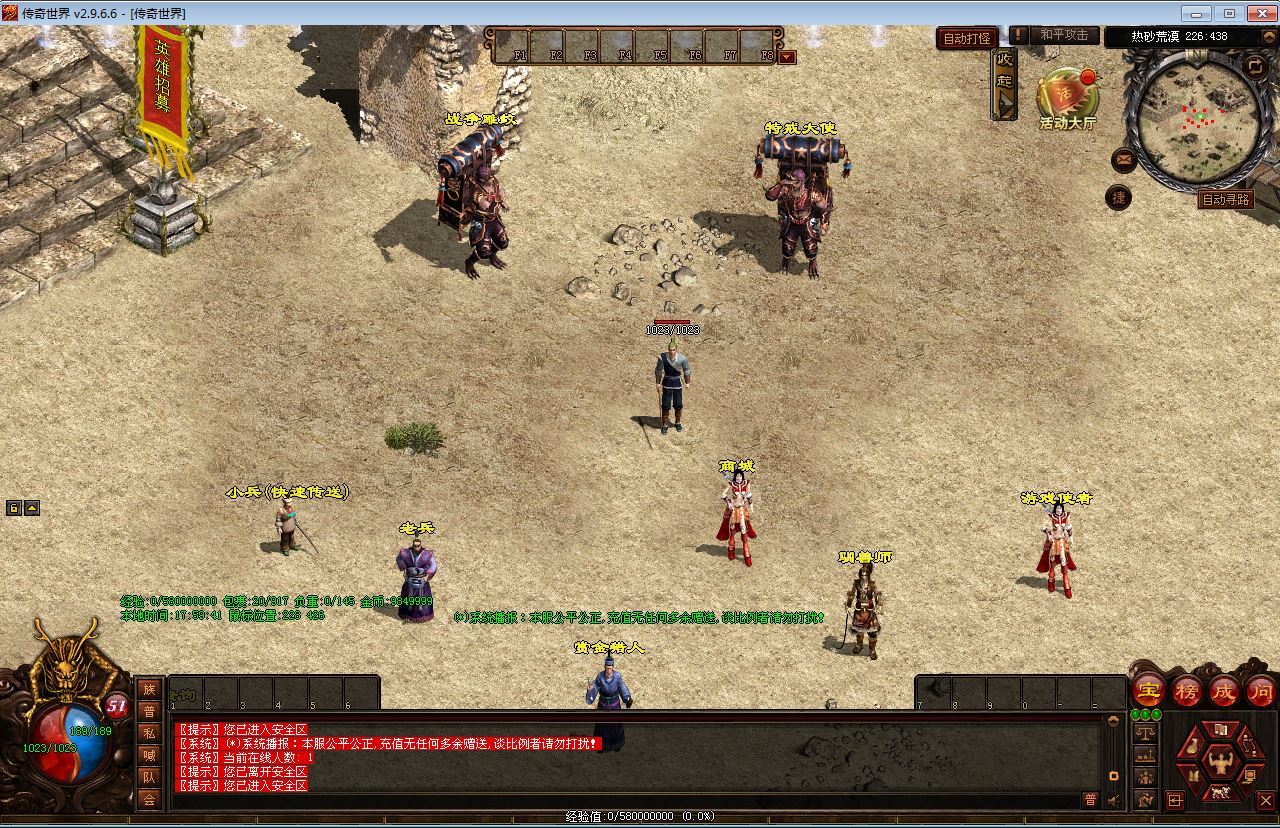The height and width of the screenshot is (828, 1280).
Task: Click the red X button in the corner panel
Action: pyautogui.click(x=1265, y=800)
